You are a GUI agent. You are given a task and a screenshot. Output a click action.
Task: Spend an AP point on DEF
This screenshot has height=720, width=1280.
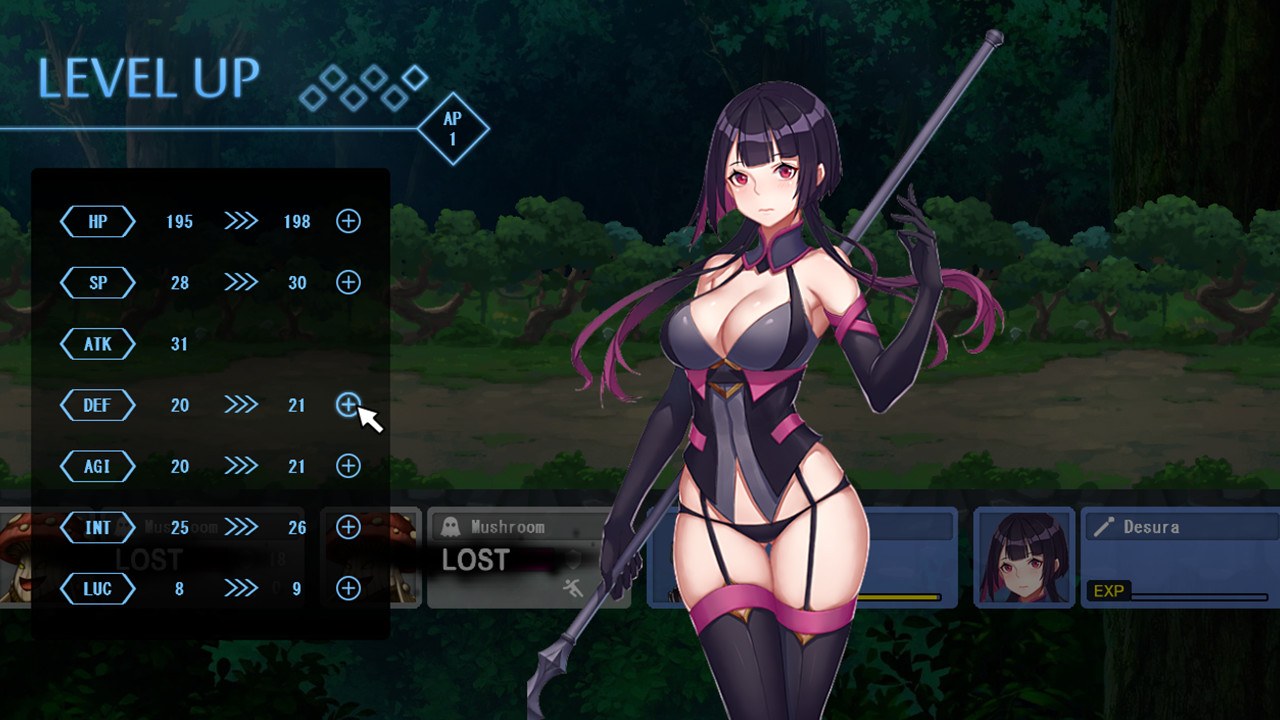(x=347, y=405)
